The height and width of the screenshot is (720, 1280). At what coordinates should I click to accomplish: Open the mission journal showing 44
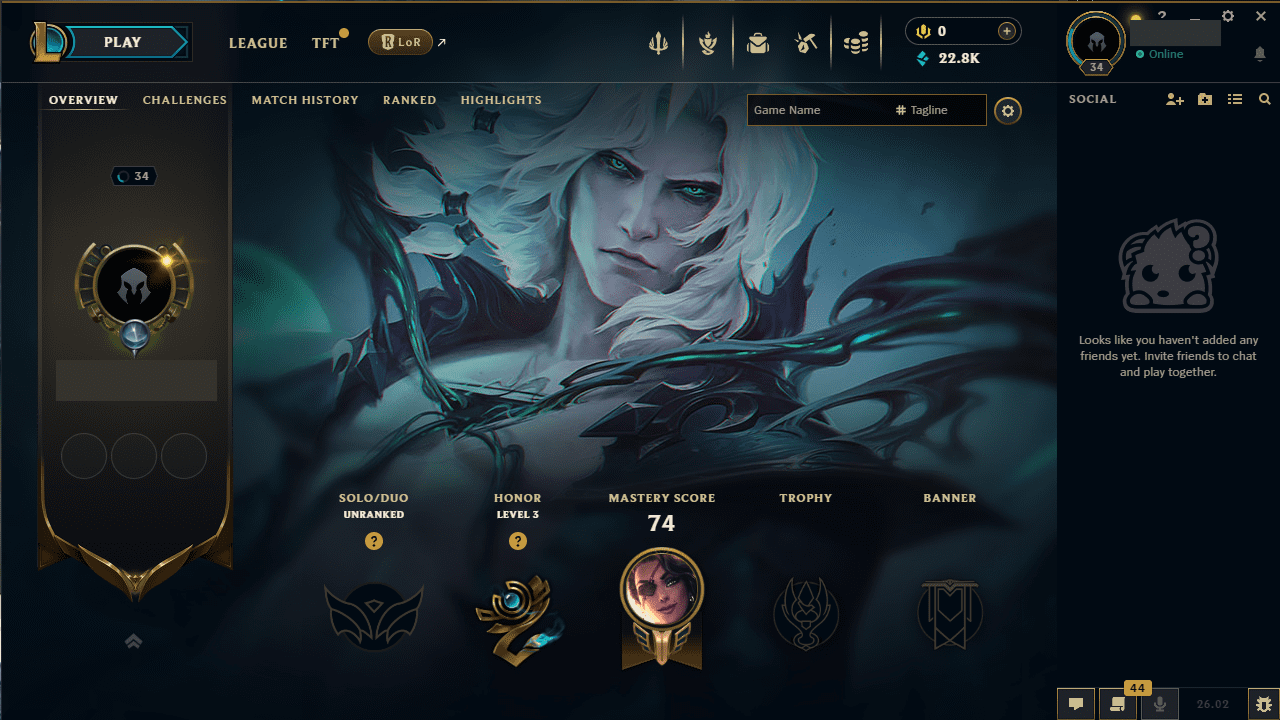(x=1117, y=705)
